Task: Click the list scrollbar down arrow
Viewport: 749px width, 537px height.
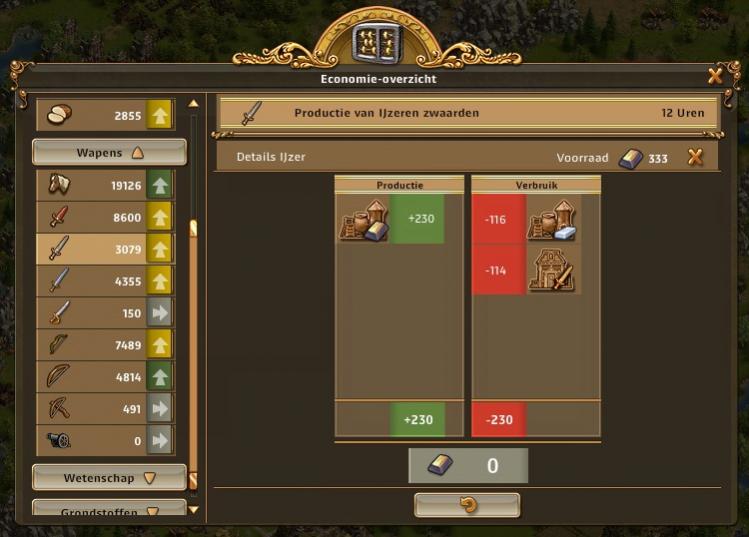Action: [x=194, y=510]
